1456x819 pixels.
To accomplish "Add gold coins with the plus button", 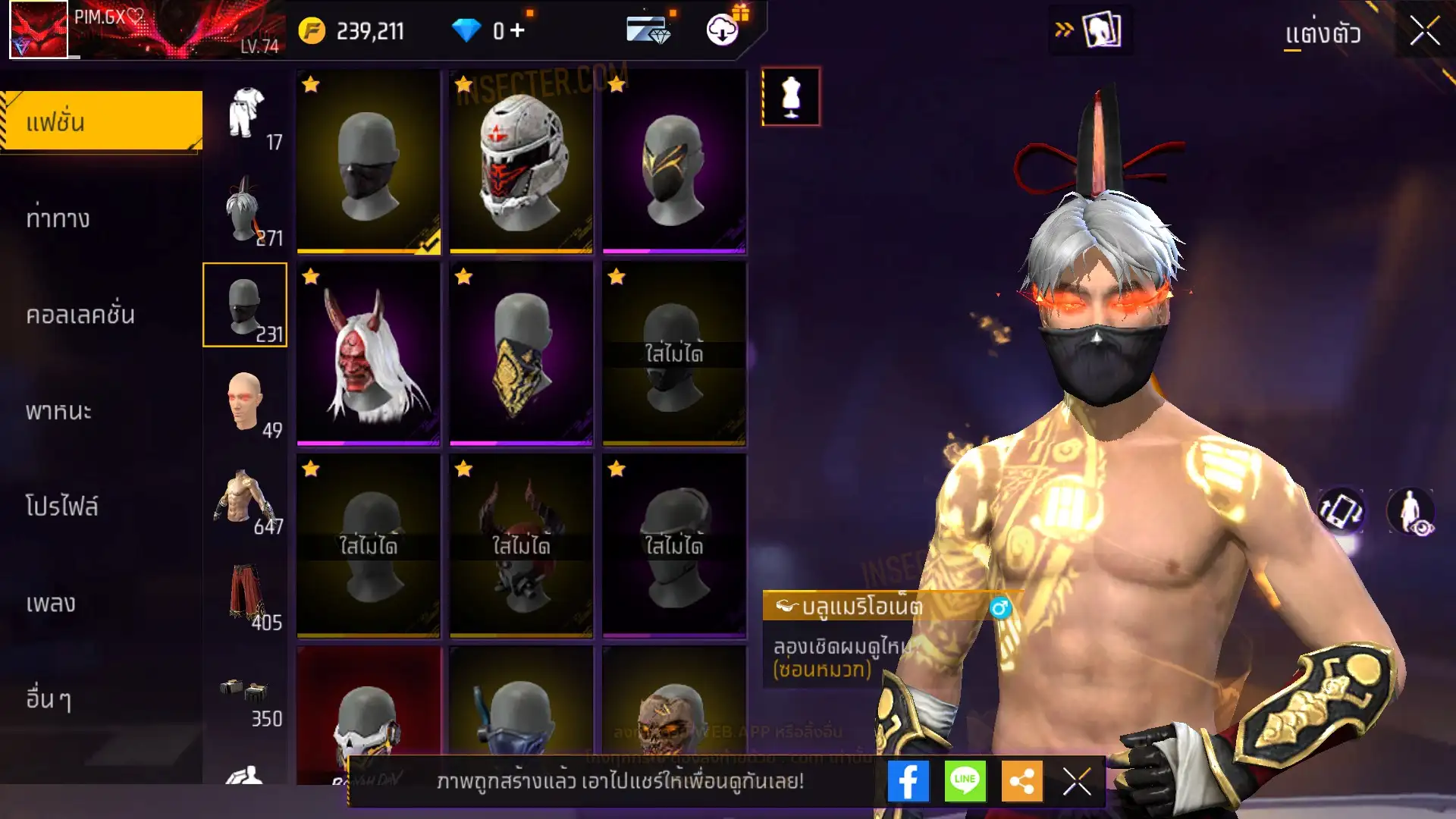I will tap(517, 30).
